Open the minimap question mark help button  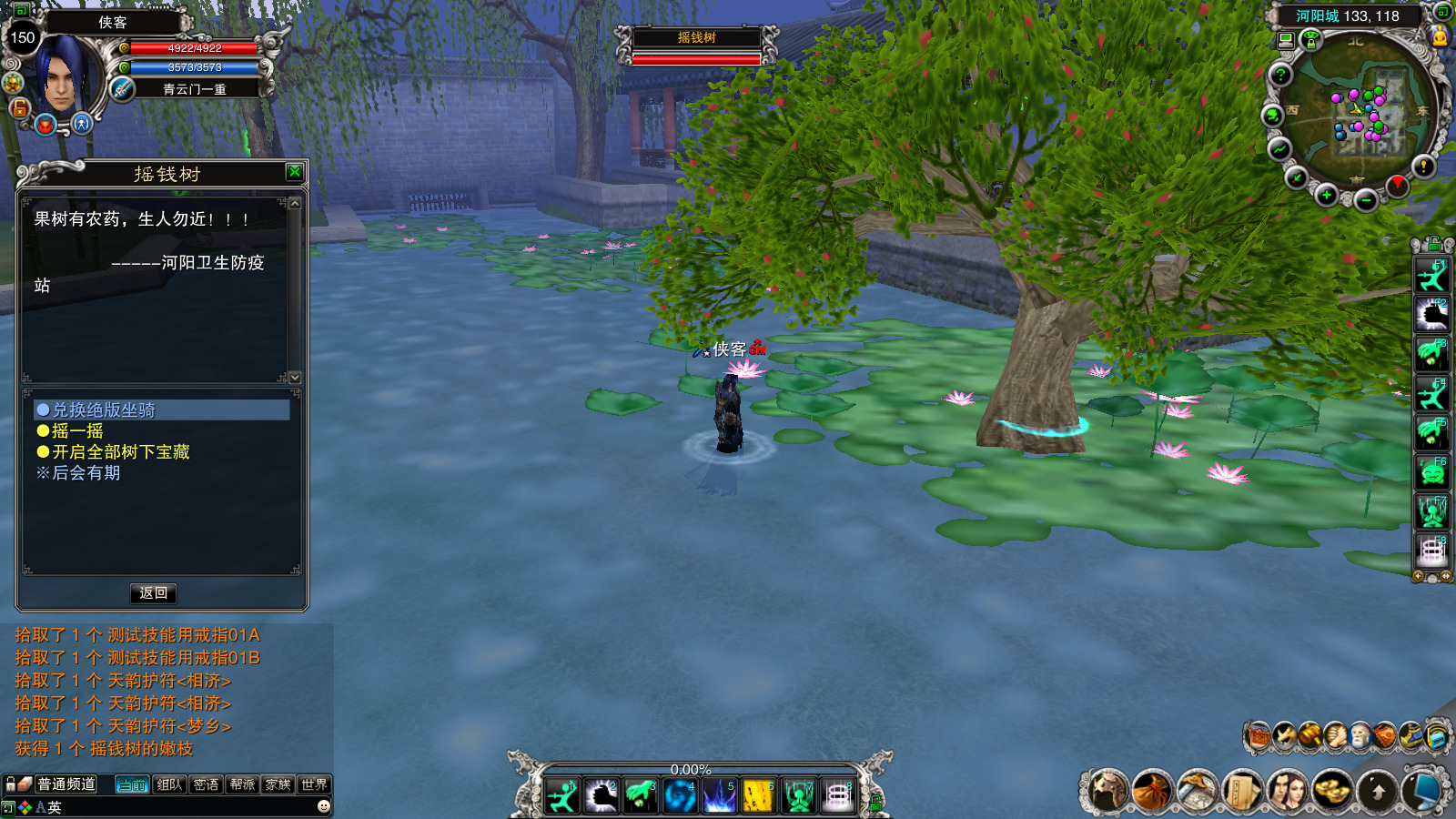pos(1280,75)
